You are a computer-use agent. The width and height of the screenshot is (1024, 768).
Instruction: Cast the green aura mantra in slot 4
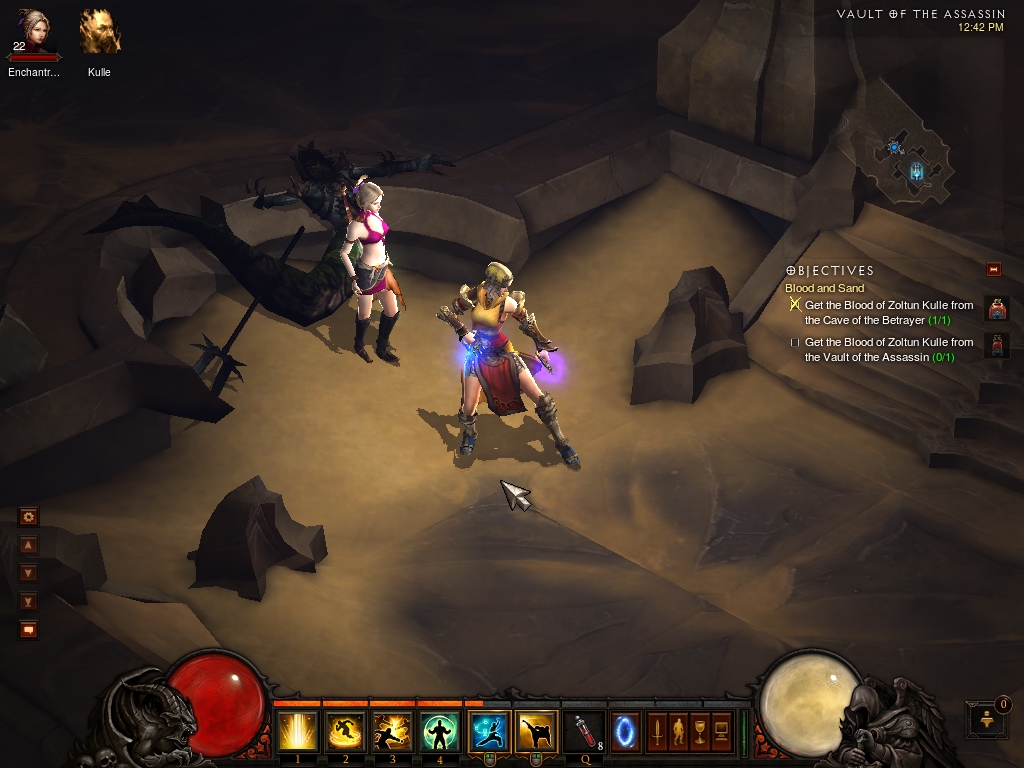[x=440, y=732]
